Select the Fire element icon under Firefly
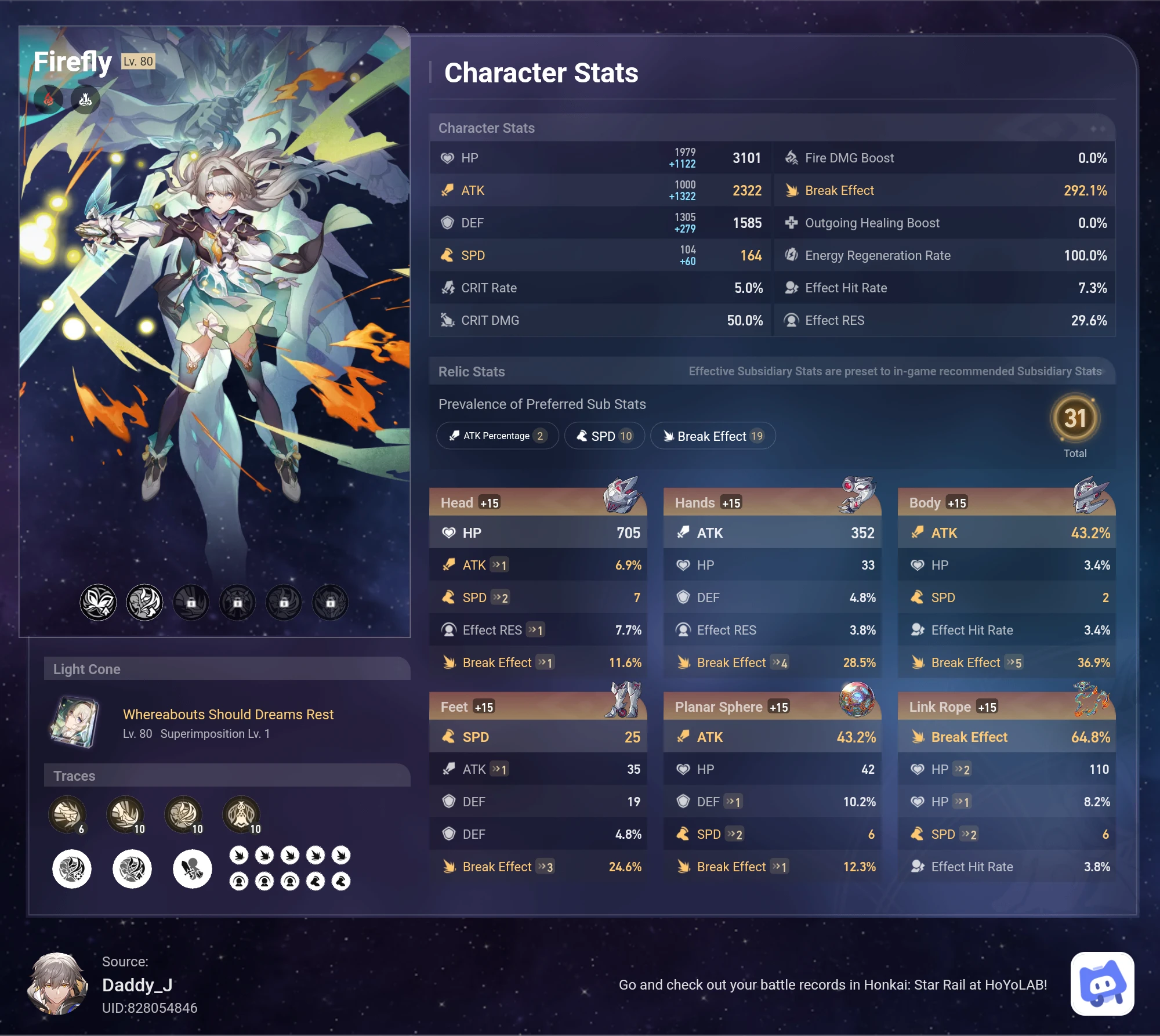The image size is (1160, 1036). [49, 99]
